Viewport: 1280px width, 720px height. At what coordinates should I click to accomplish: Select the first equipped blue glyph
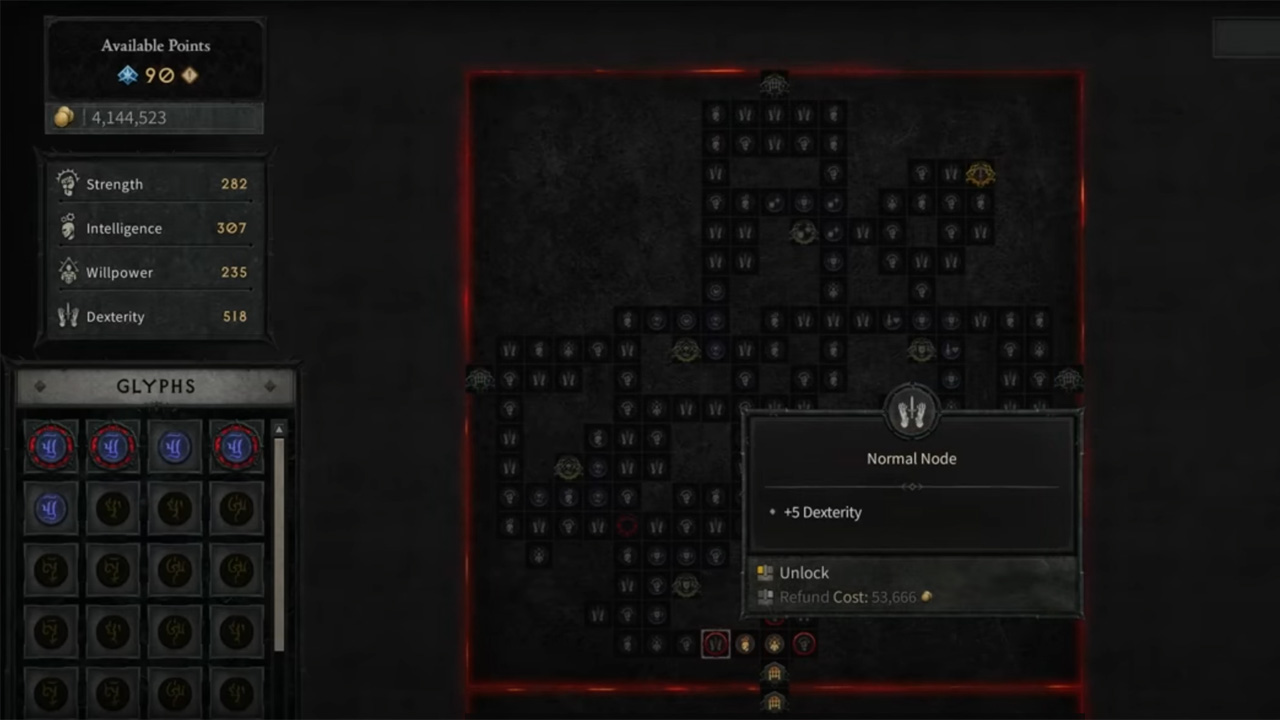51,446
